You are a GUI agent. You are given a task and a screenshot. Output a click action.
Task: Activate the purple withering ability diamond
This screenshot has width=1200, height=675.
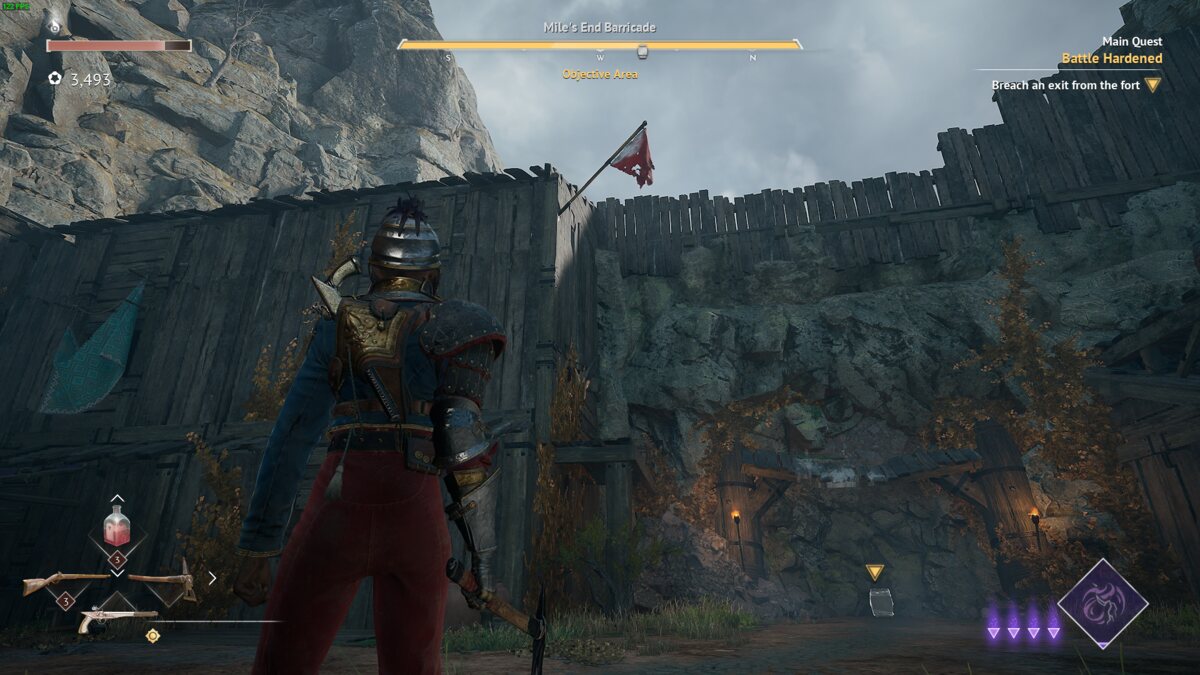pyautogui.click(x=1103, y=603)
